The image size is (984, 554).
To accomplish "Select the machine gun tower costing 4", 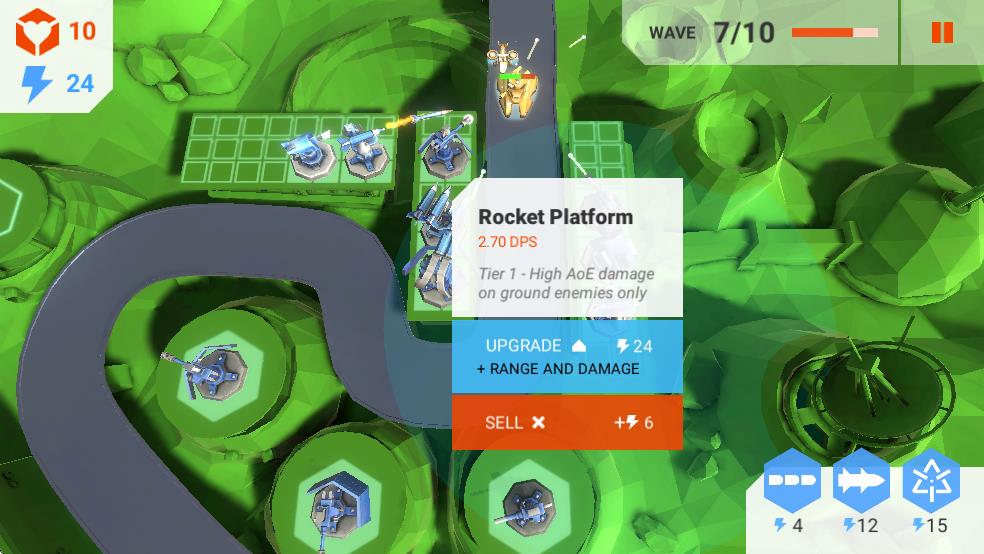I will pyautogui.click(x=791, y=483).
